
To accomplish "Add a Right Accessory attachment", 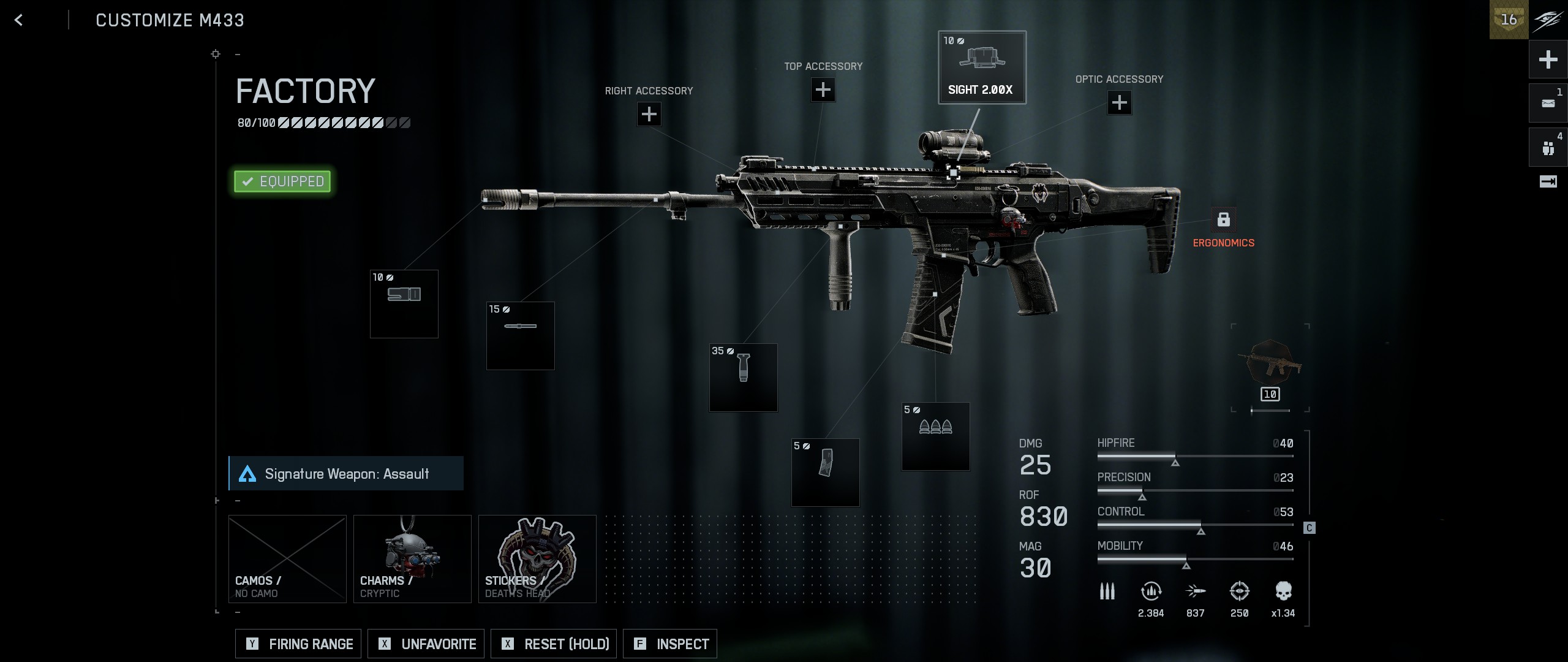I will click(649, 114).
